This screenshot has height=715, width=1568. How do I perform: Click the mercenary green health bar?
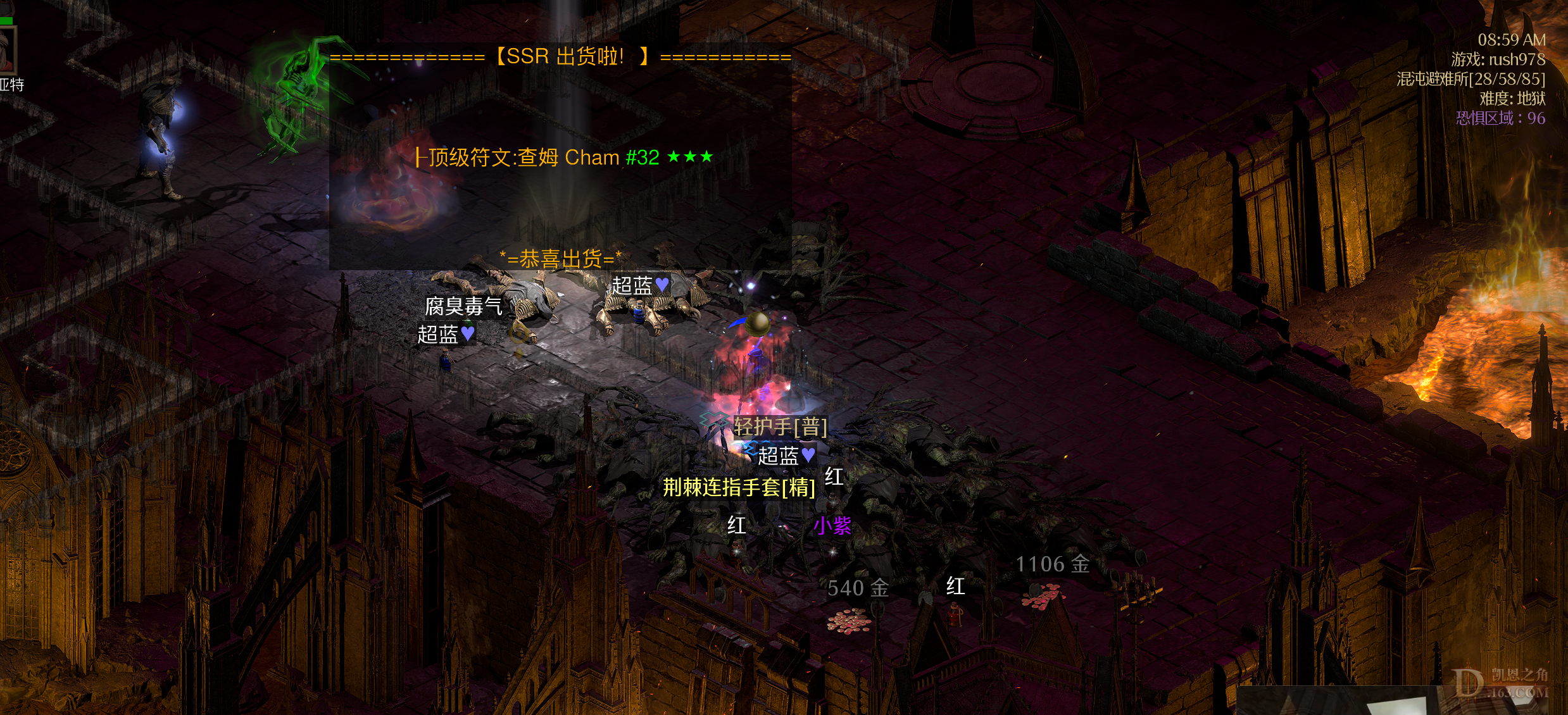point(8,20)
